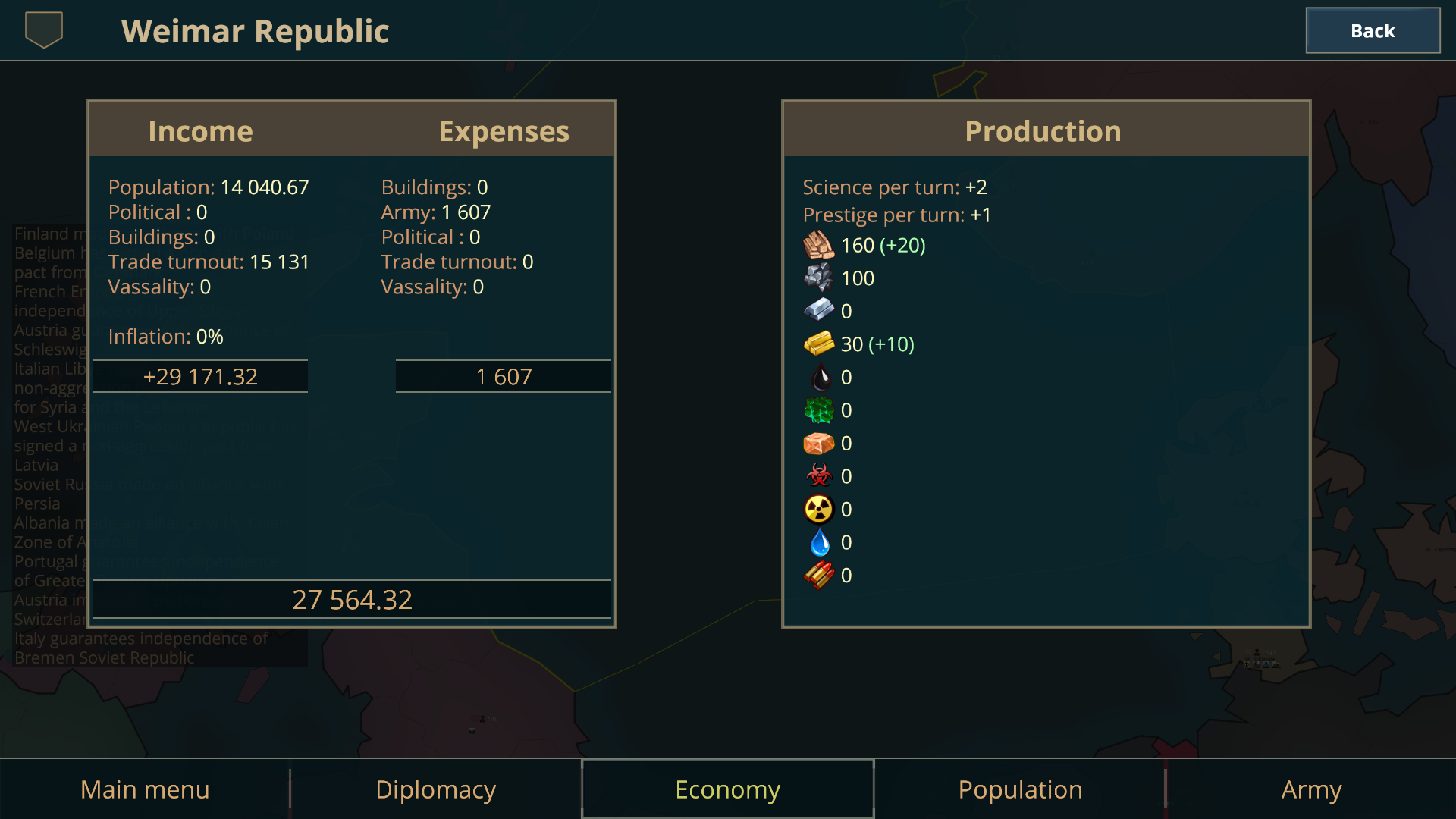
Task: Click the nation shield emblem
Action: (x=42, y=30)
